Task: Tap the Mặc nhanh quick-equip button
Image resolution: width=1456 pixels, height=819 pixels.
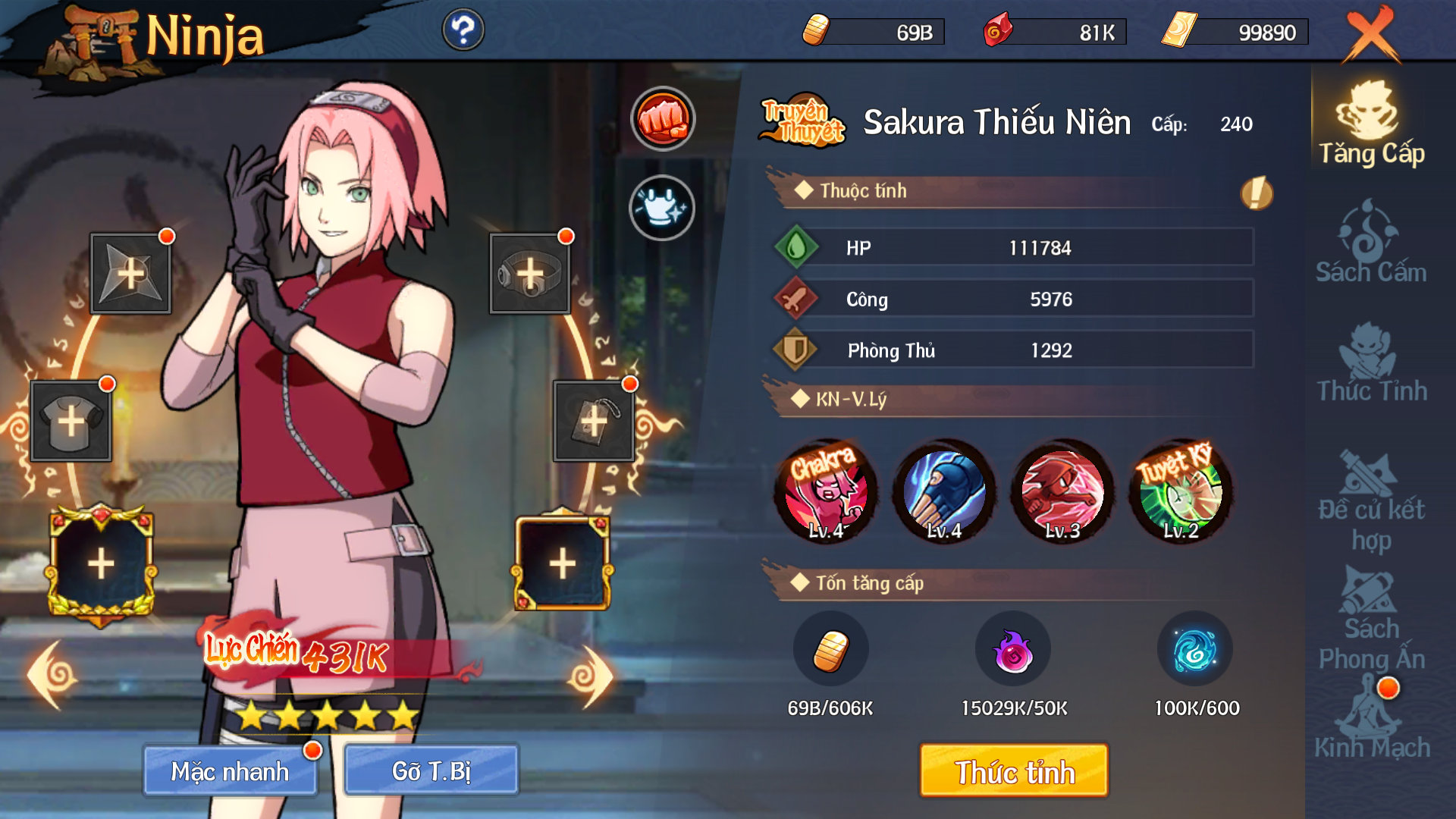Action: [x=230, y=770]
